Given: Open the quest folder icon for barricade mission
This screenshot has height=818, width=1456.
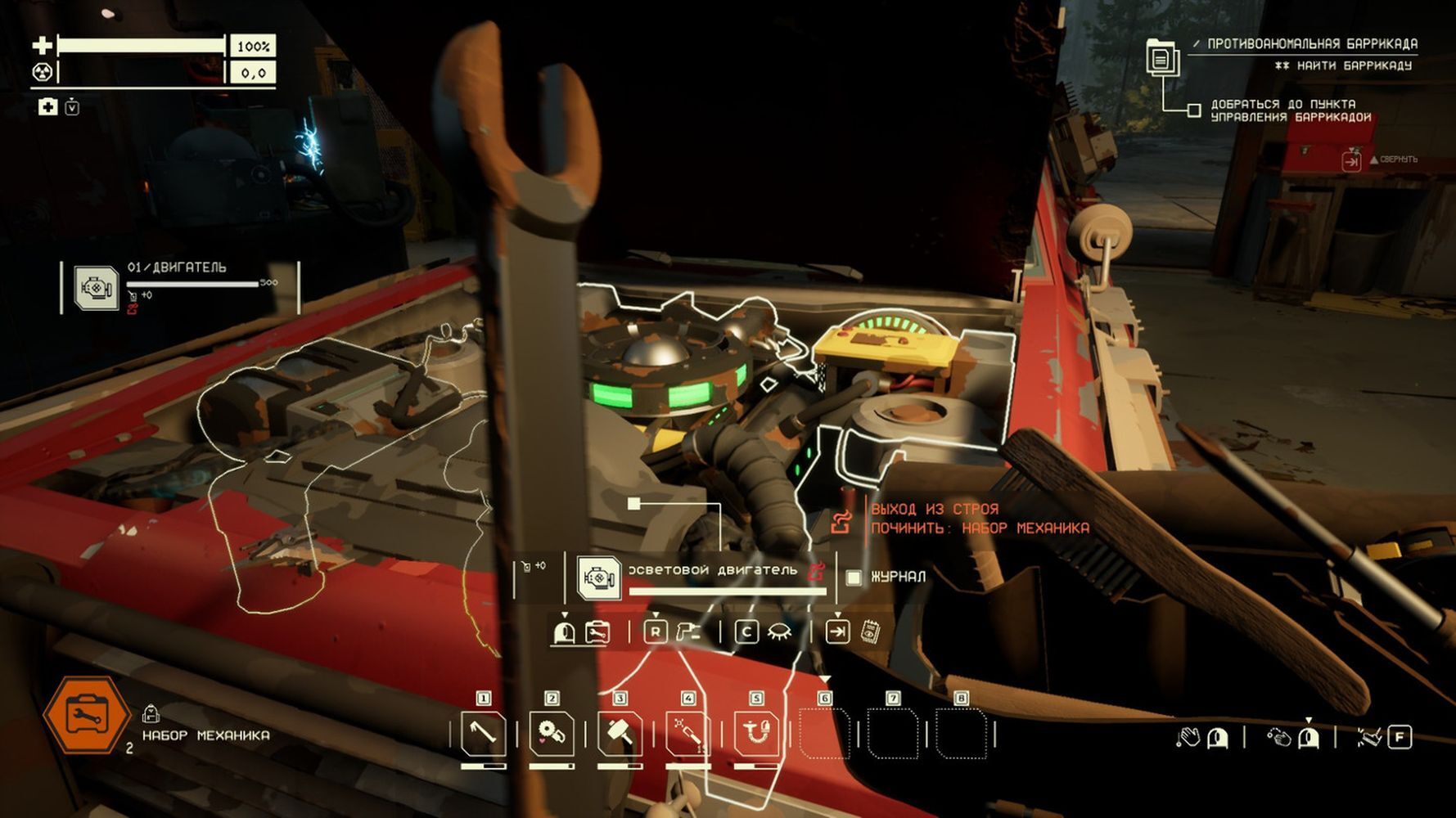Looking at the screenshot, I should pyautogui.click(x=1161, y=57).
